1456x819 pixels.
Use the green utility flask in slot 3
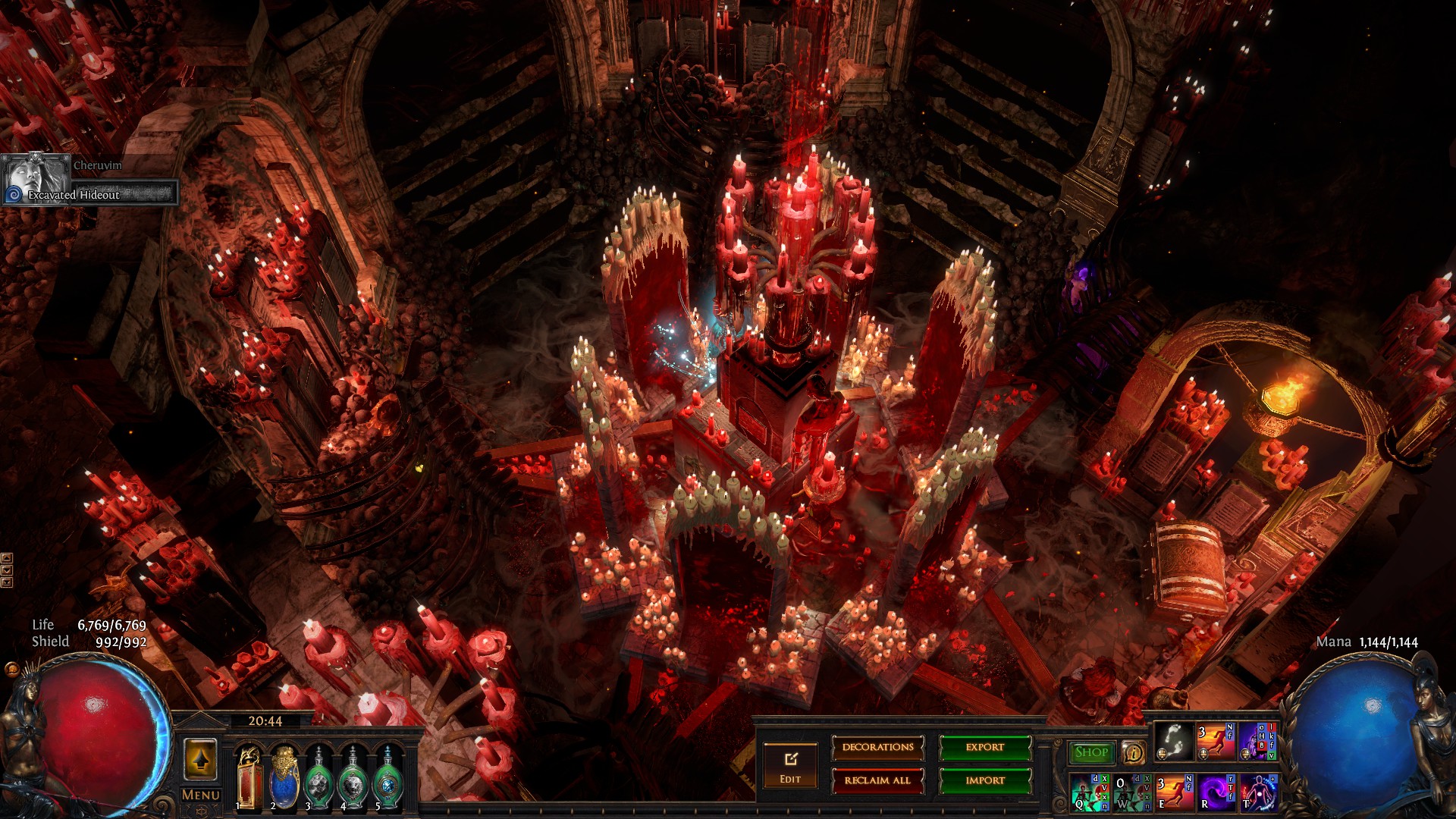coord(318,776)
